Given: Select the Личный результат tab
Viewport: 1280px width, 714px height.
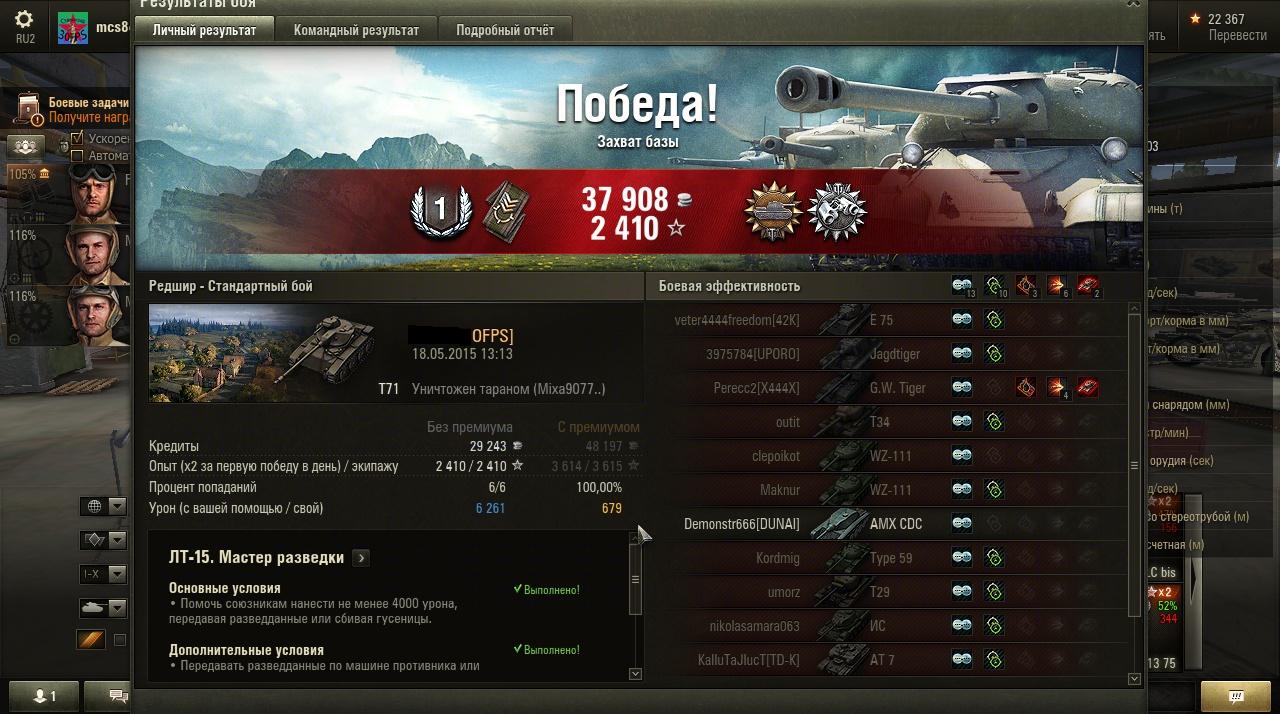Looking at the screenshot, I should (204, 30).
